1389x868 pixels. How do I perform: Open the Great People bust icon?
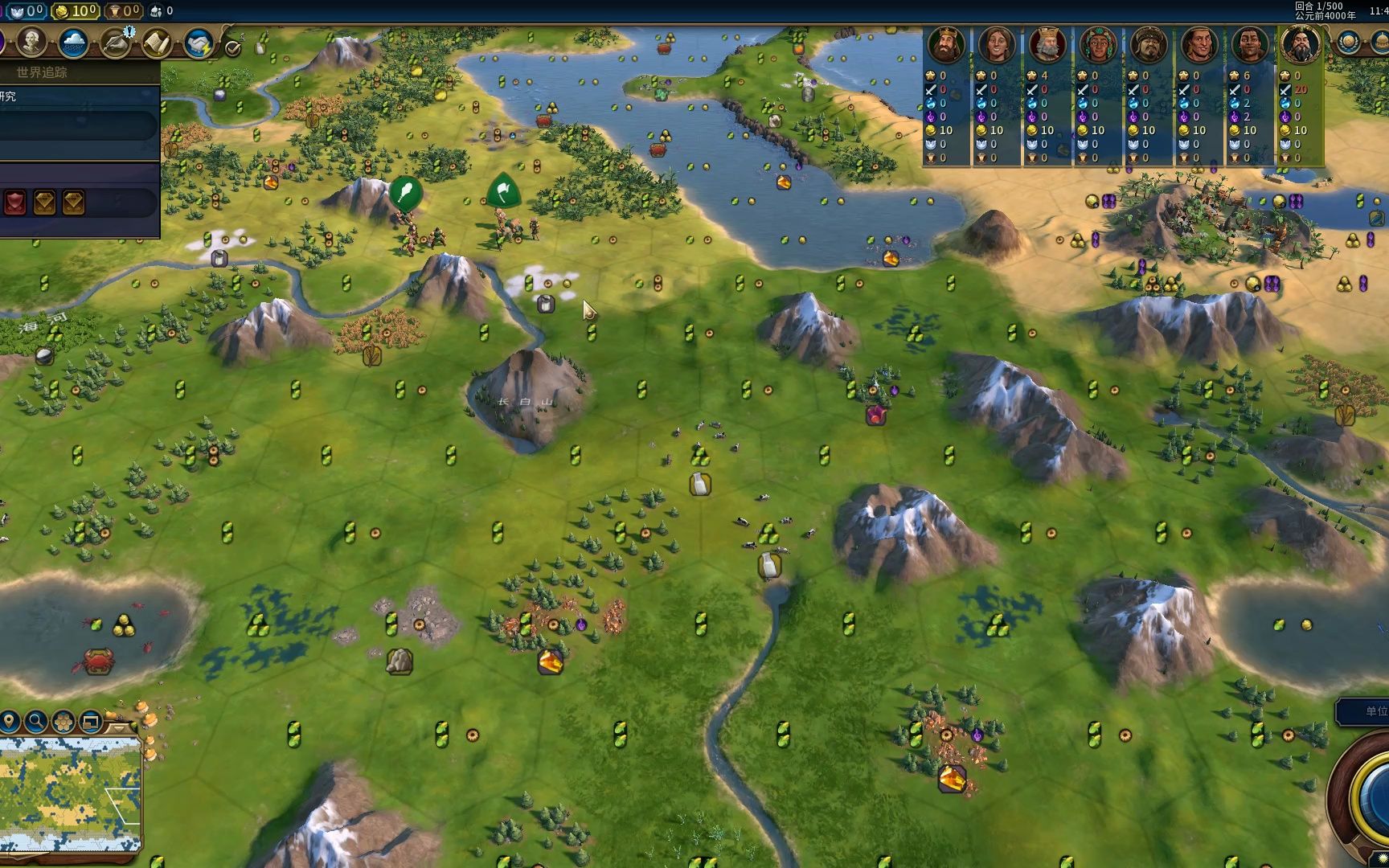point(31,43)
